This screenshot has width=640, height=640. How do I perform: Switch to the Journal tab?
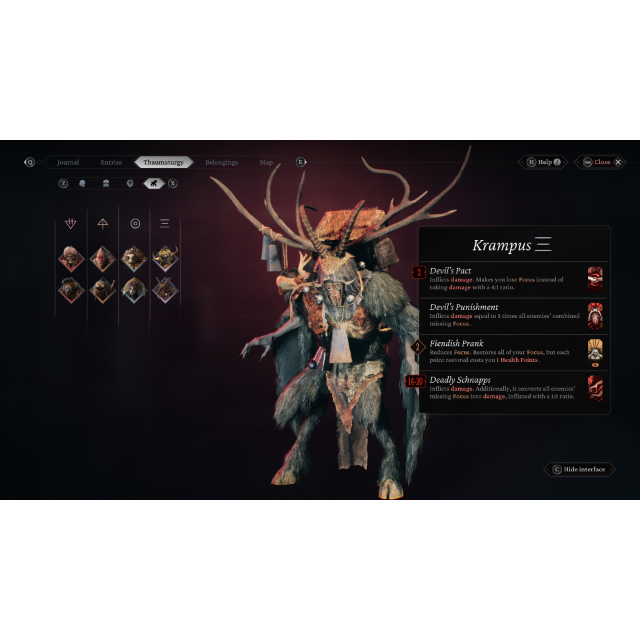(68, 162)
